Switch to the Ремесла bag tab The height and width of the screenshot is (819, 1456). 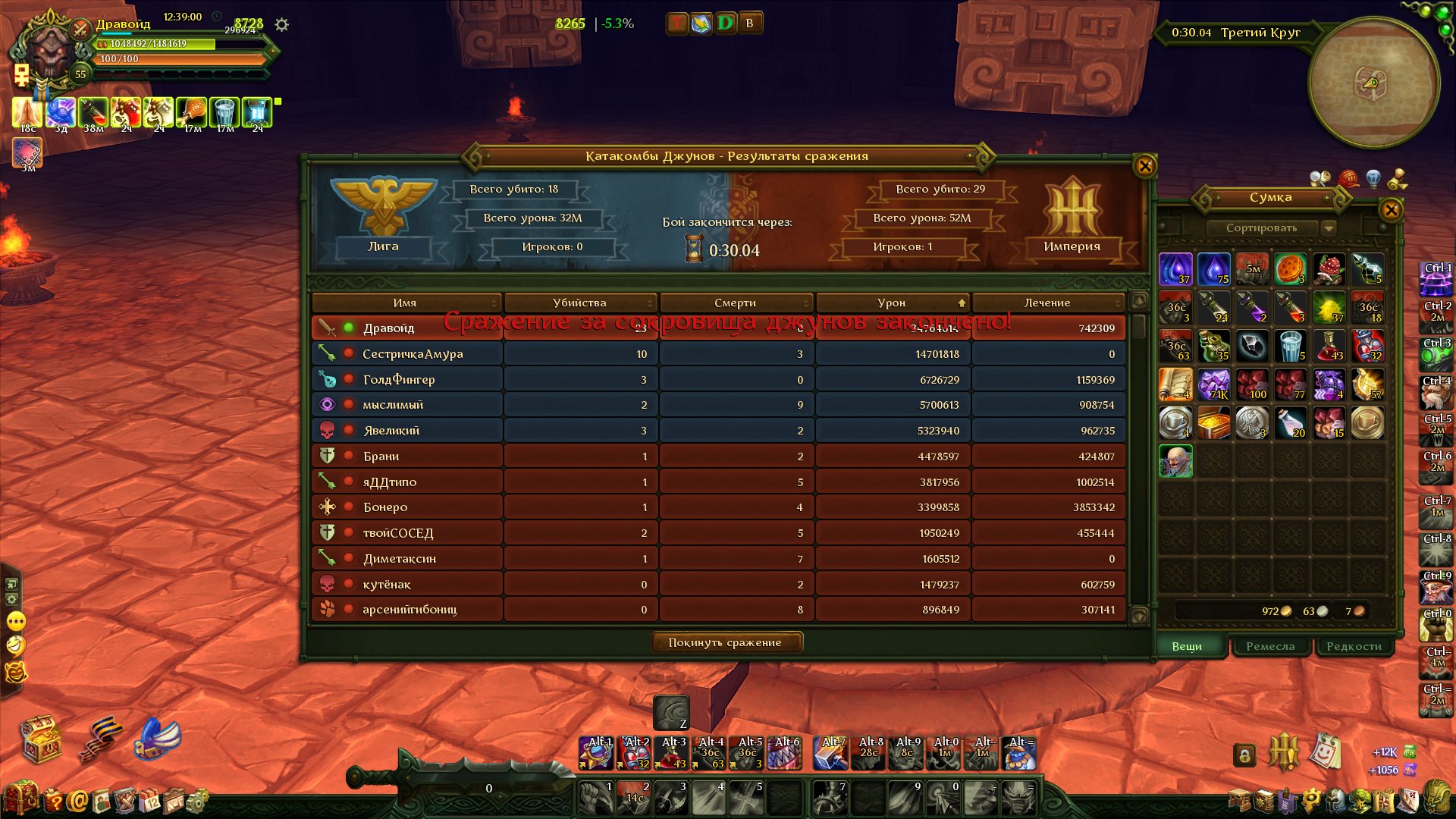pos(1270,646)
